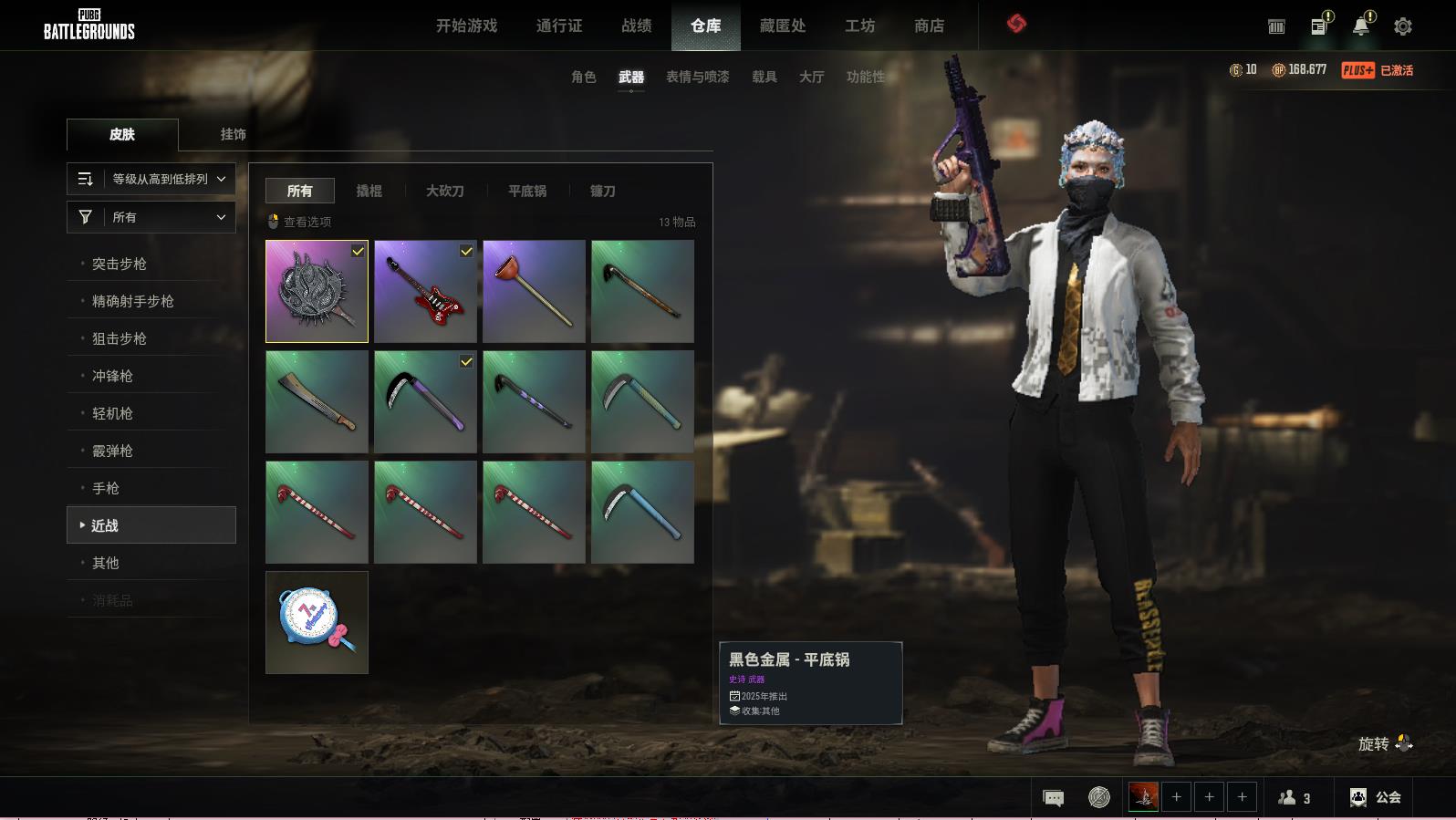Choose the 狙击步枪 sniper category

(x=120, y=338)
